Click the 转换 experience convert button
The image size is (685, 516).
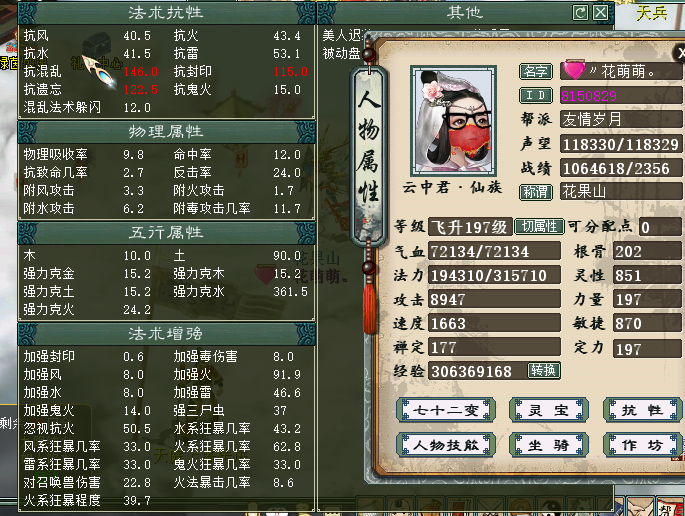[x=543, y=370]
